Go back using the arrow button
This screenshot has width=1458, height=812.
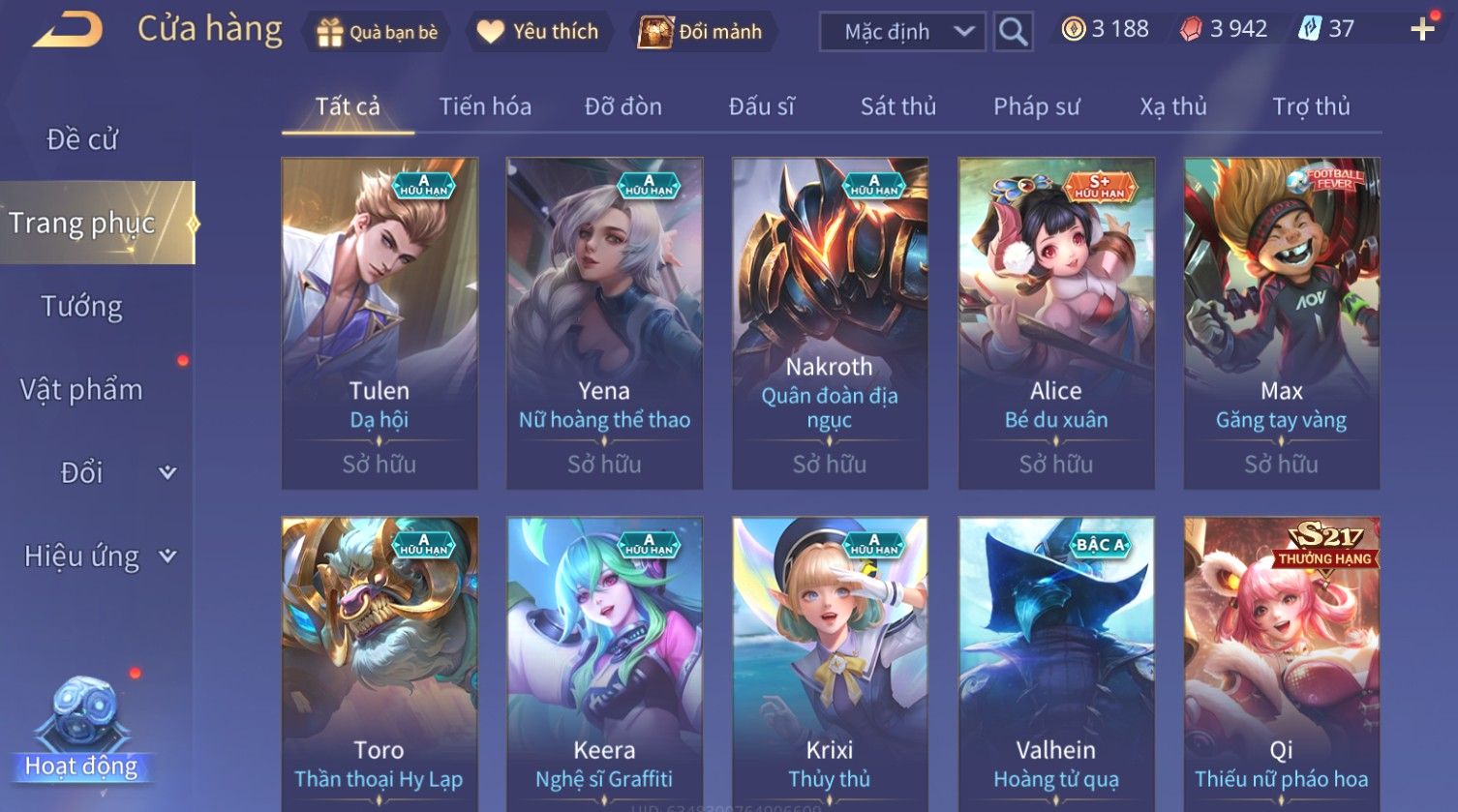click(68, 30)
